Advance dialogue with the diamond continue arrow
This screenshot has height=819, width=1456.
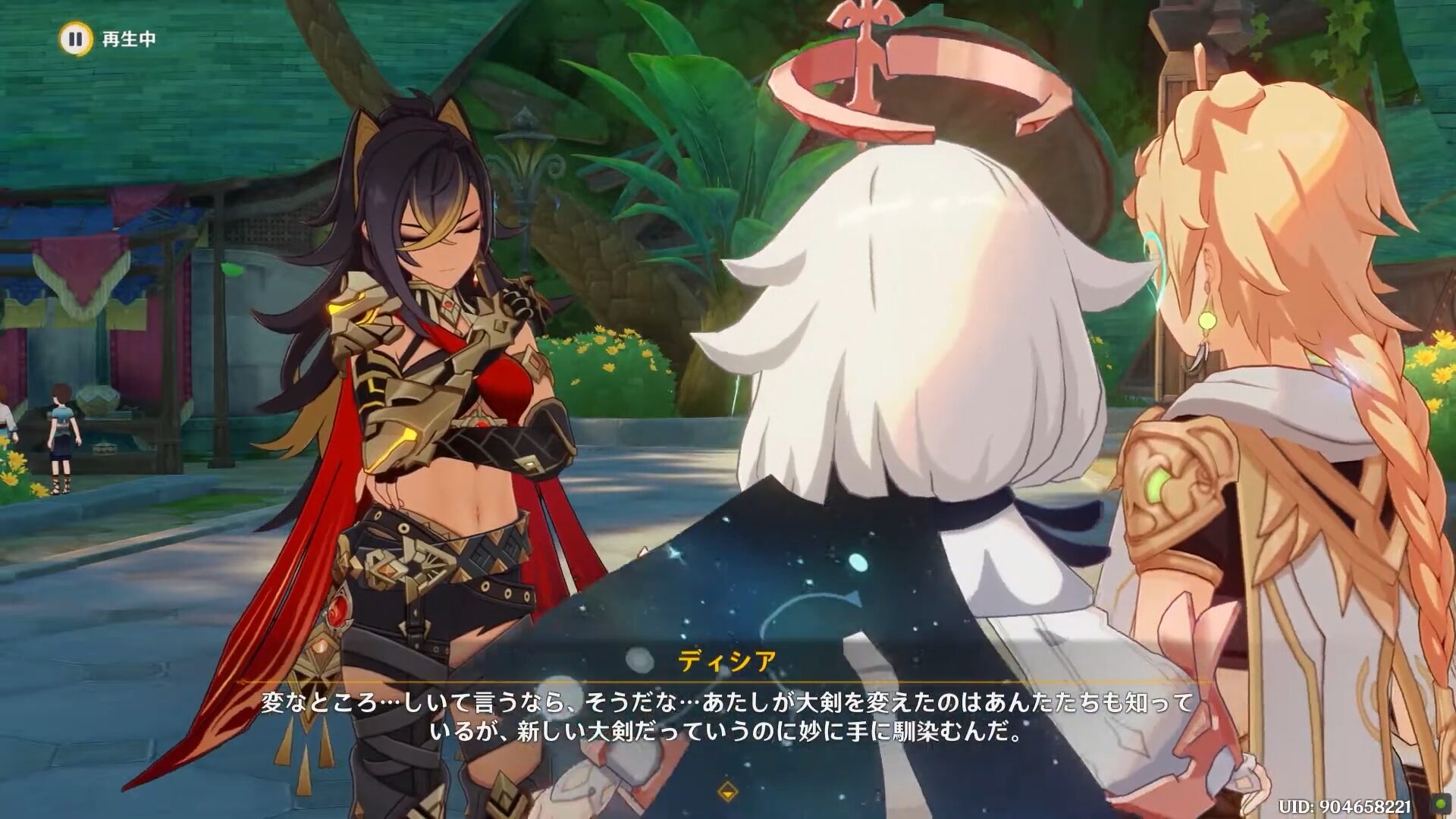tap(727, 792)
